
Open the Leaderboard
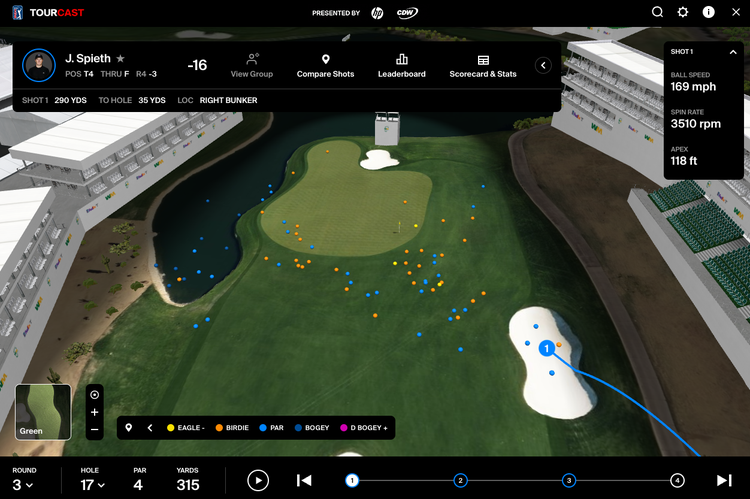point(401,66)
